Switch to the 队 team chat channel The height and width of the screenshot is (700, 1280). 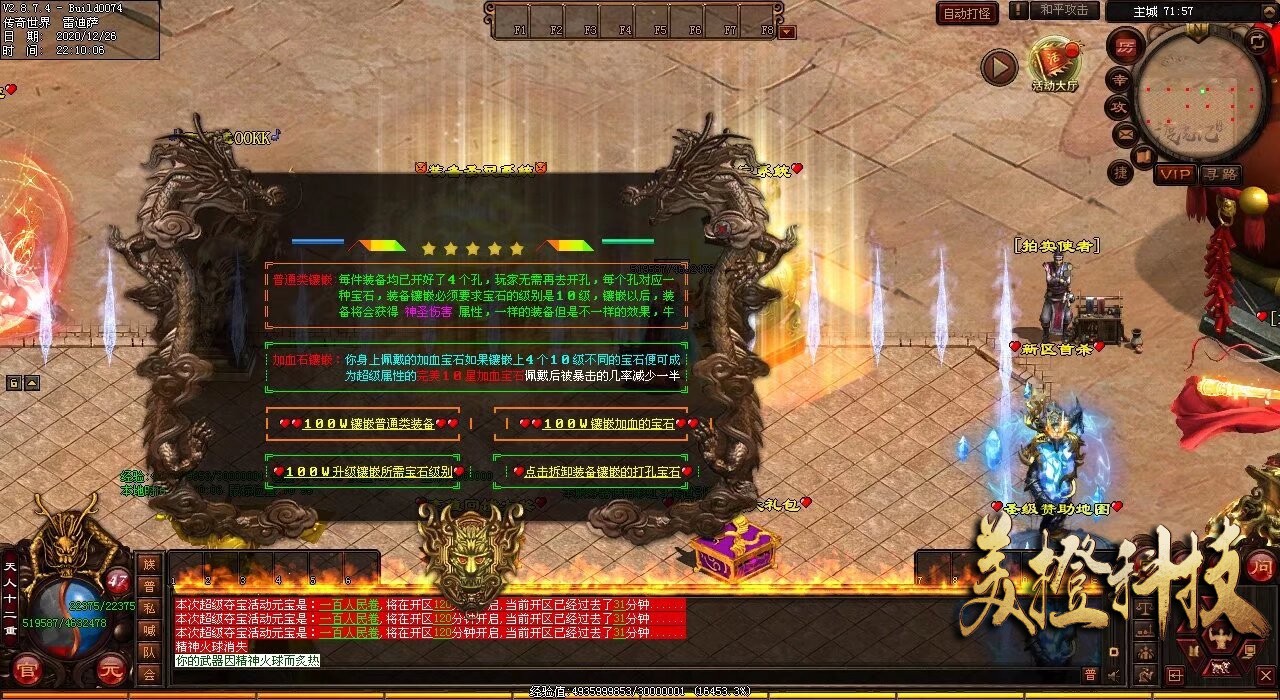[x=149, y=652]
